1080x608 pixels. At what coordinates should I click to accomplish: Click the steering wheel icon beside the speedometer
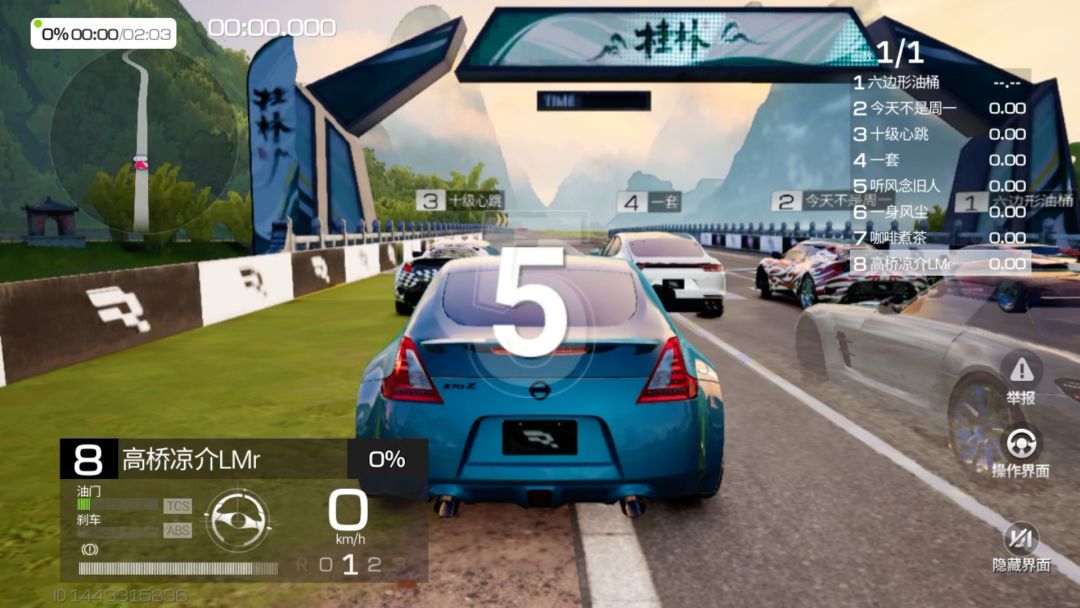coord(237,518)
